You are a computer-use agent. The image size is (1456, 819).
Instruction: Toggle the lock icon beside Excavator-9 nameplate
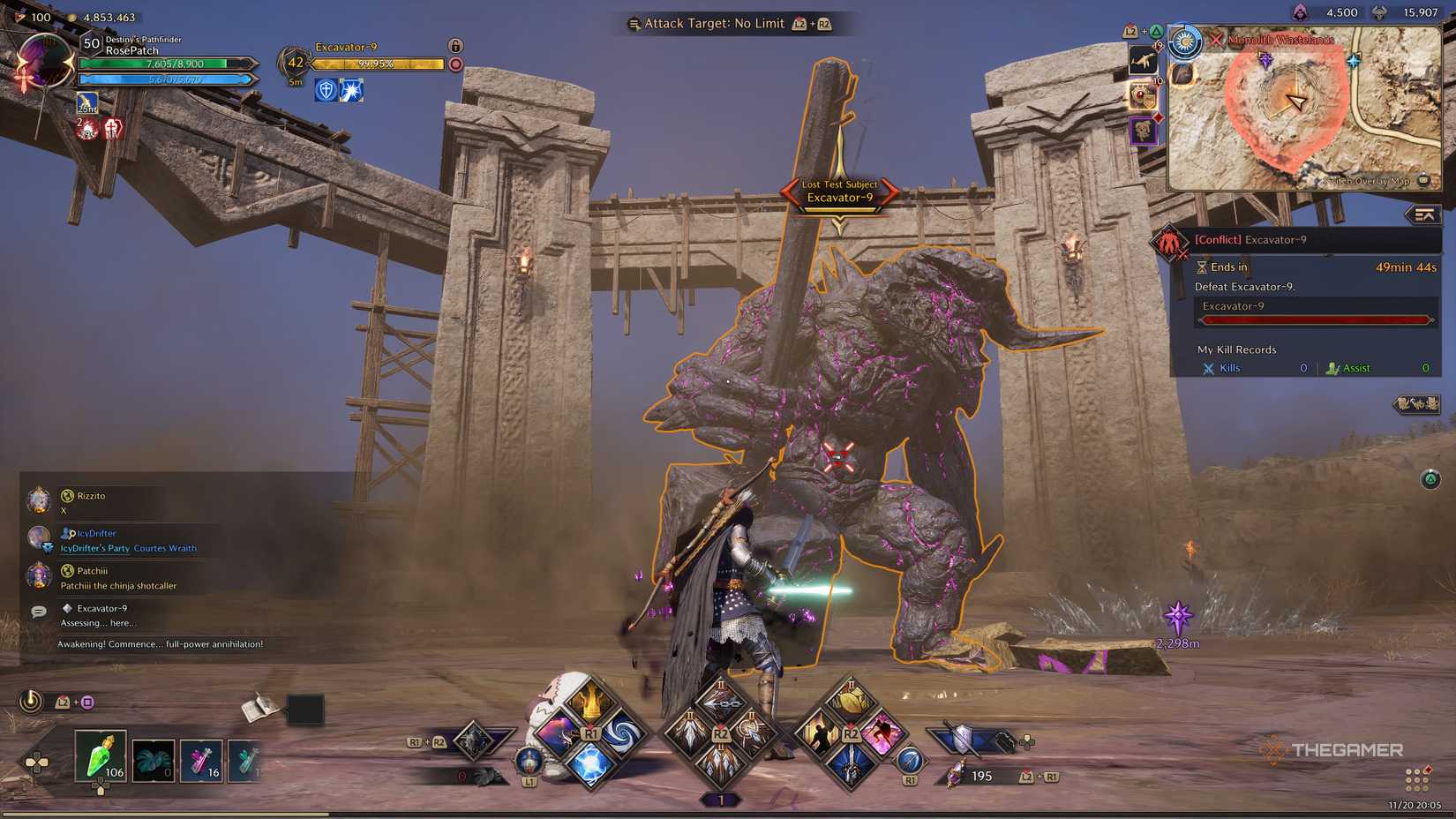(455, 46)
